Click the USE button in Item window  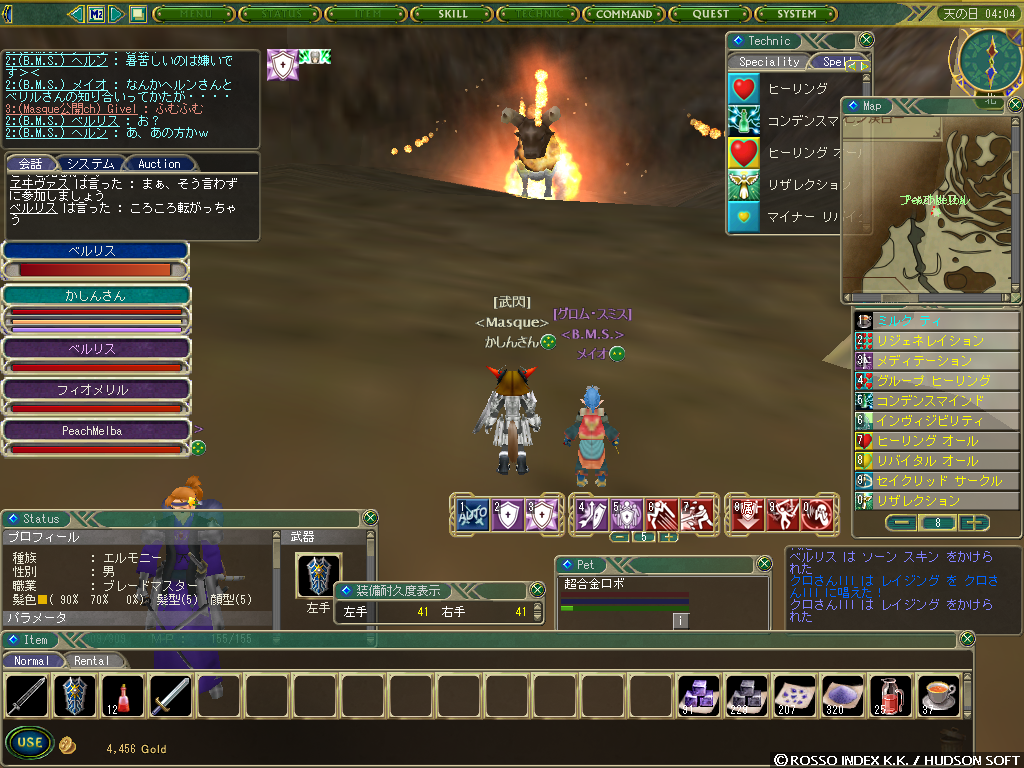[29, 743]
